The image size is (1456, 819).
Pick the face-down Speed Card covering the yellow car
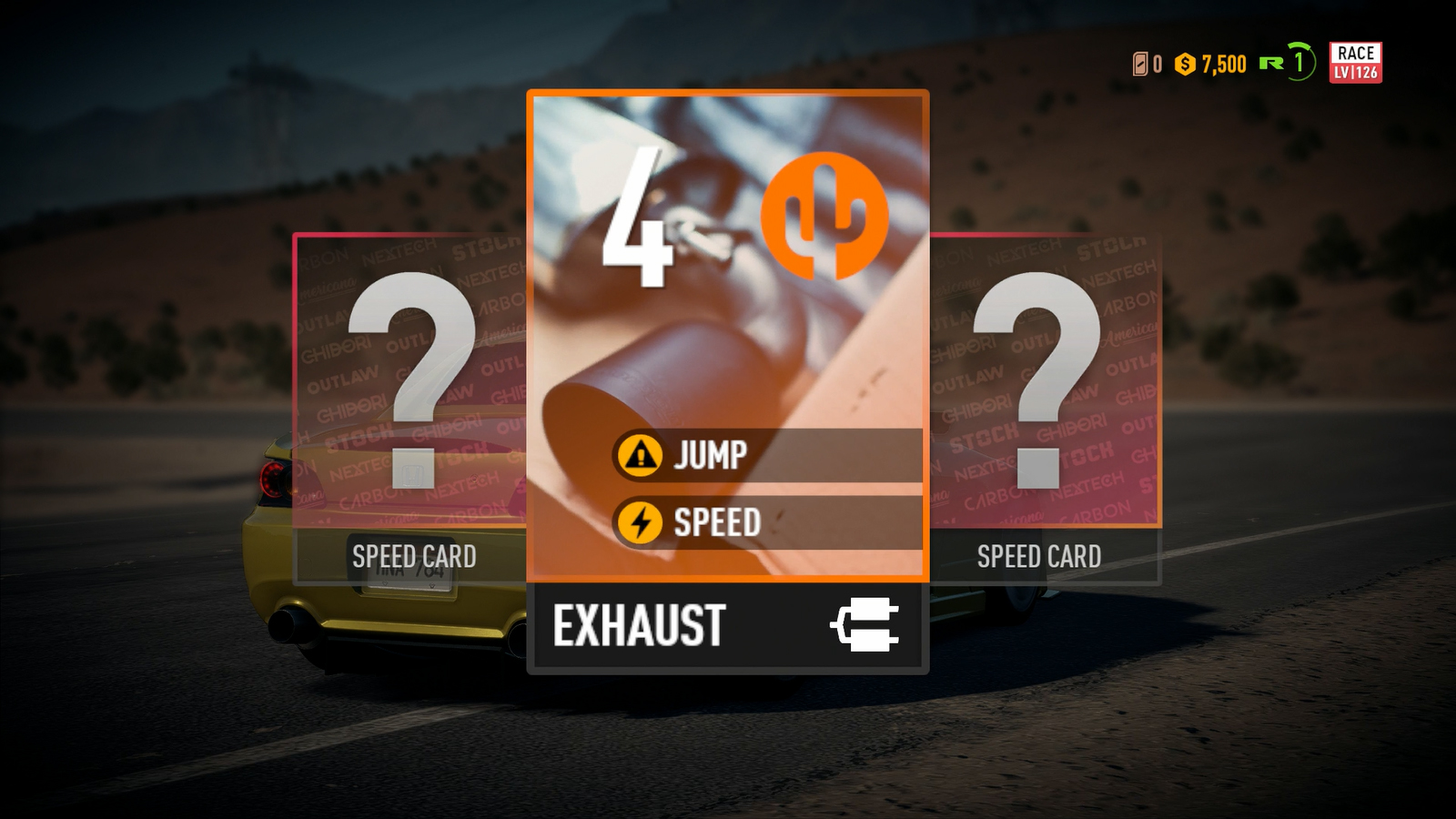coord(410,409)
